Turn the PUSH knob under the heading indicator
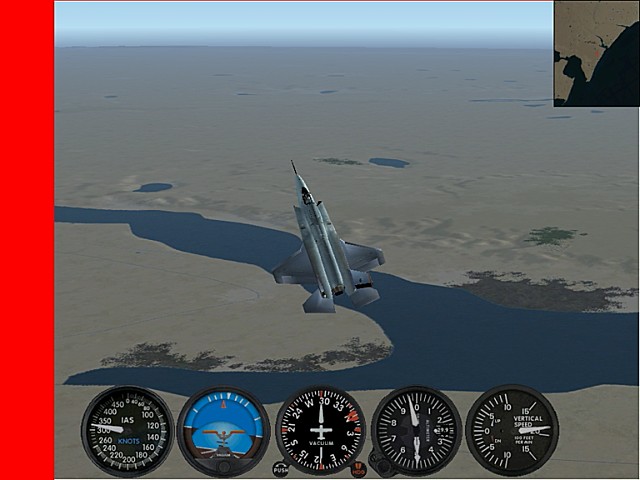Viewport: 640px width, 480px height. (281, 469)
